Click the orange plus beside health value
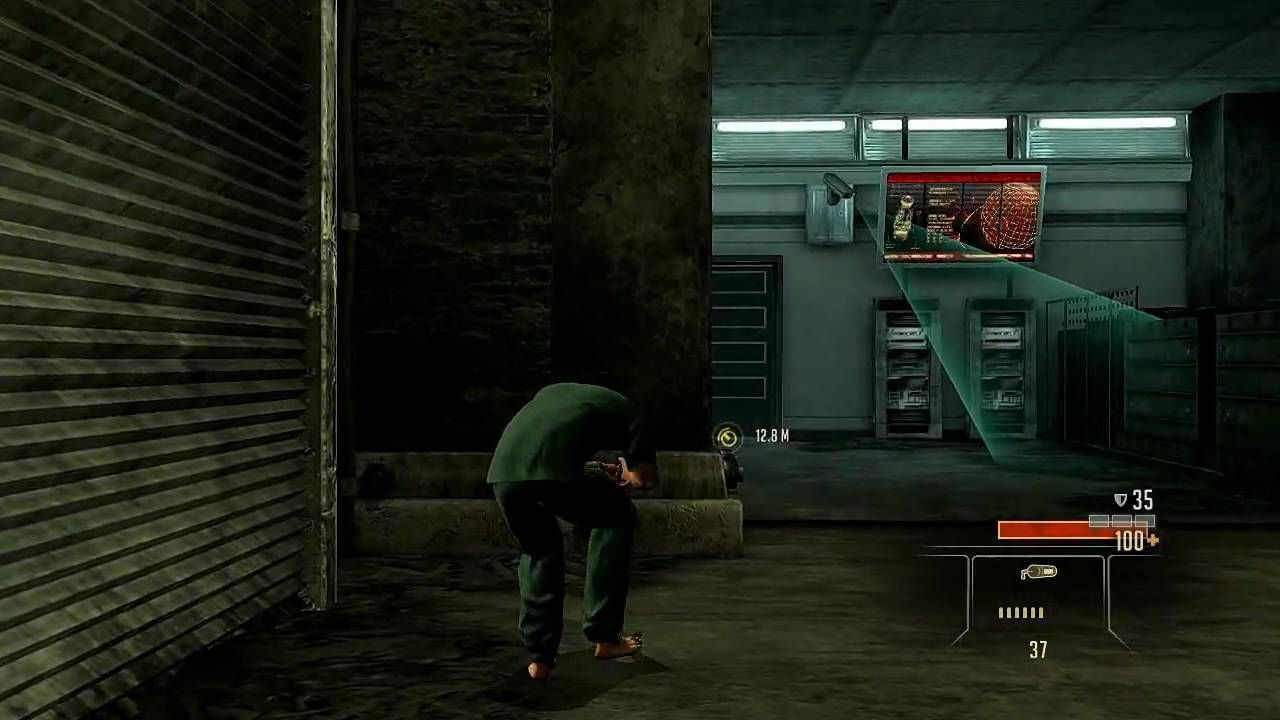Image resolution: width=1280 pixels, height=720 pixels. (1155, 541)
